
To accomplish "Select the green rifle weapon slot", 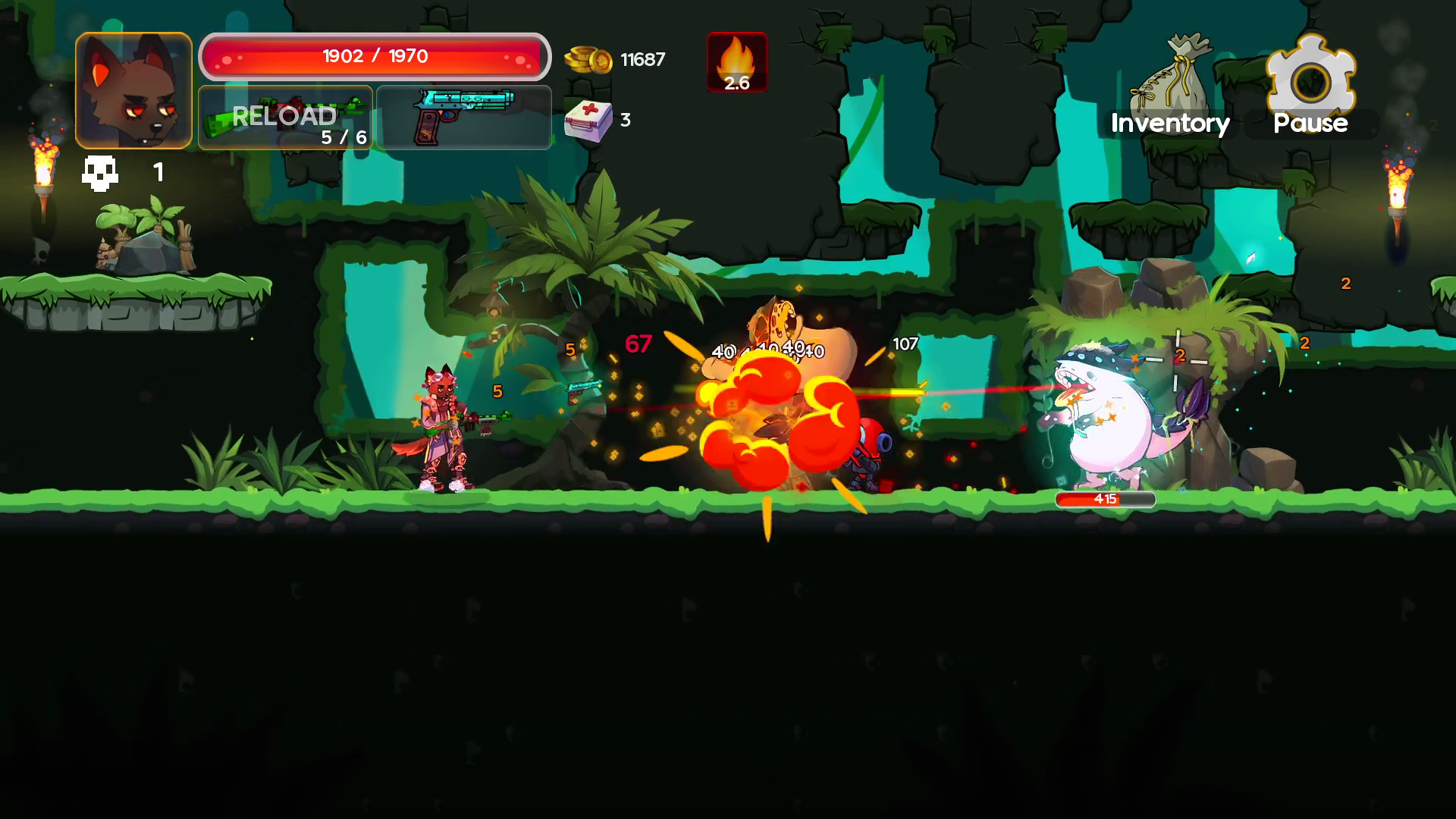I will tap(284, 114).
